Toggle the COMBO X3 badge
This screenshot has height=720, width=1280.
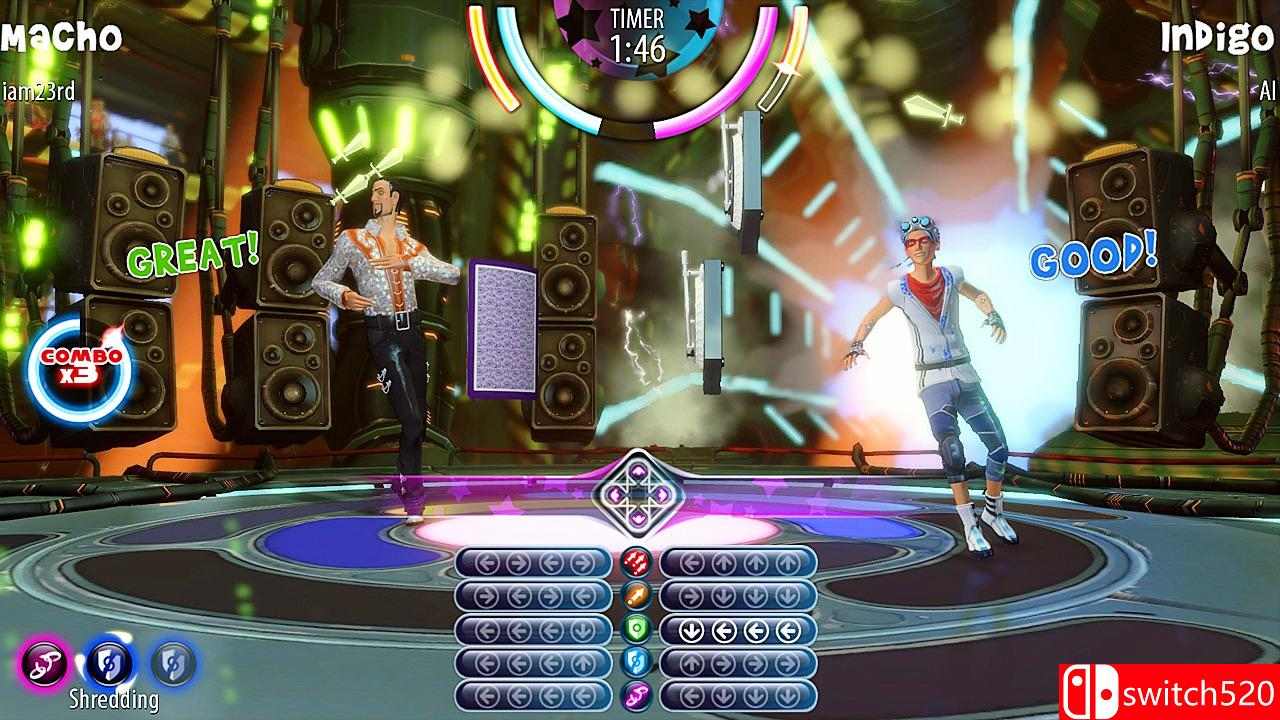(x=78, y=367)
